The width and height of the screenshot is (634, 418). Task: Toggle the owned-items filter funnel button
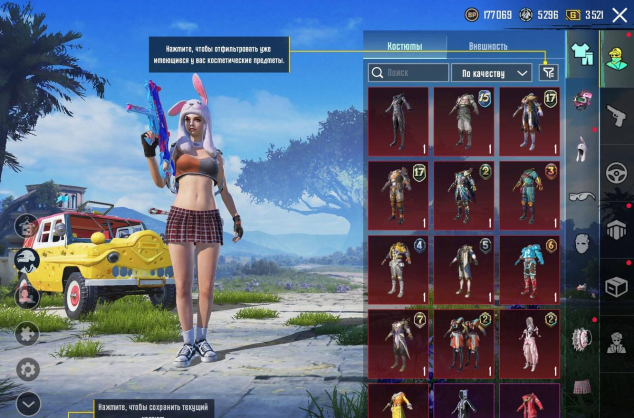[x=547, y=72]
